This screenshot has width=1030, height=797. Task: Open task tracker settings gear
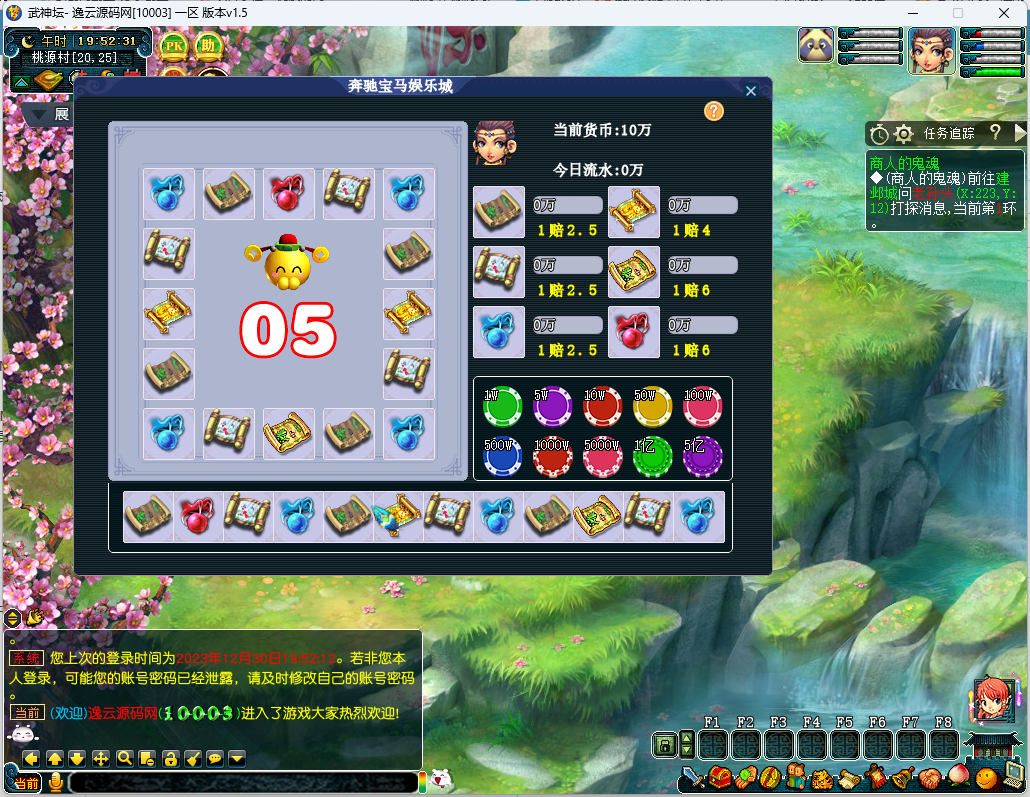(x=904, y=133)
